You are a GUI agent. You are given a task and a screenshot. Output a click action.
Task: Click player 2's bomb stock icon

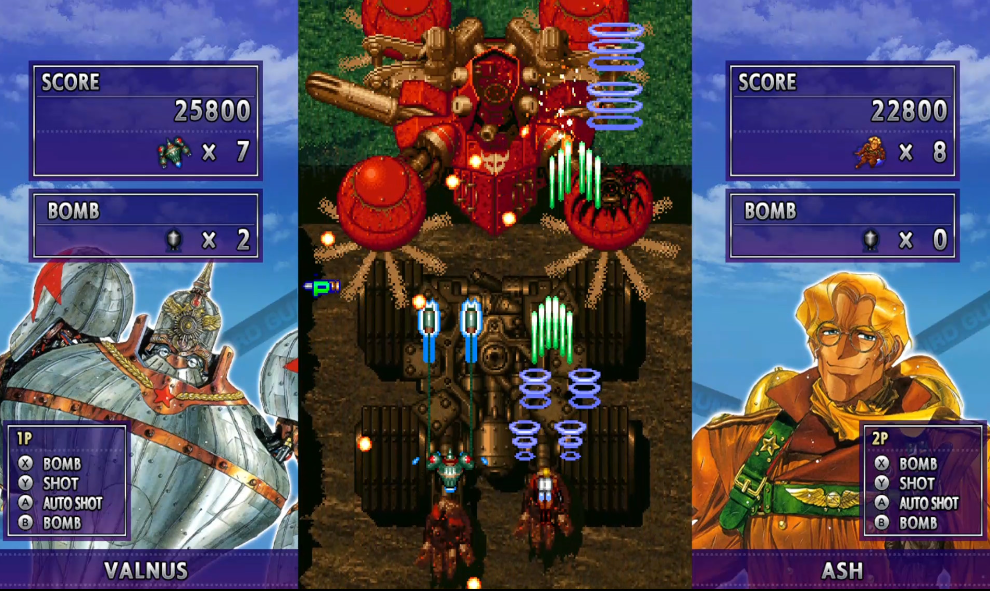[x=872, y=240]
